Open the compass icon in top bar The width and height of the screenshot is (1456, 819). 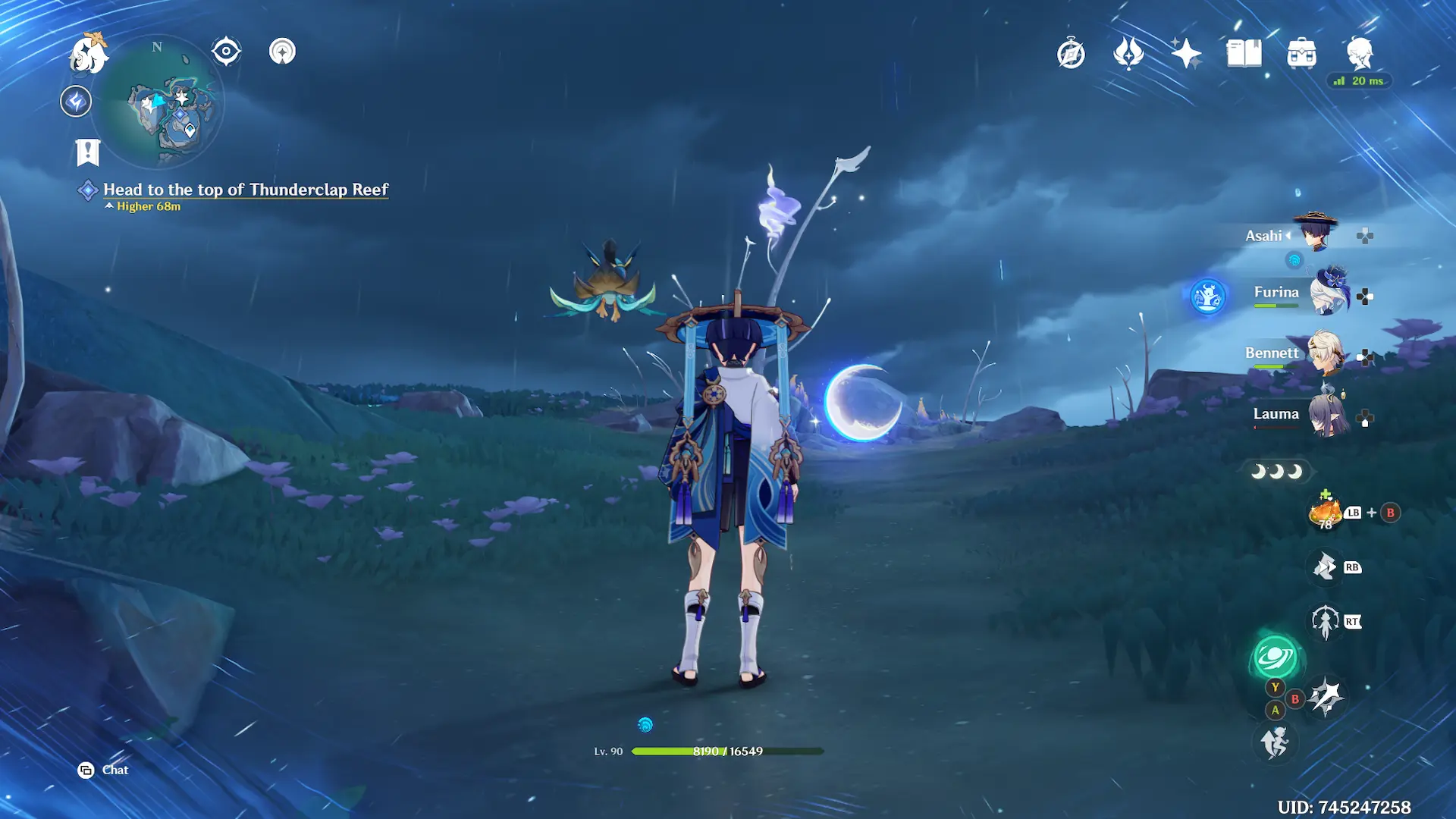click(x=1071, y=54)
